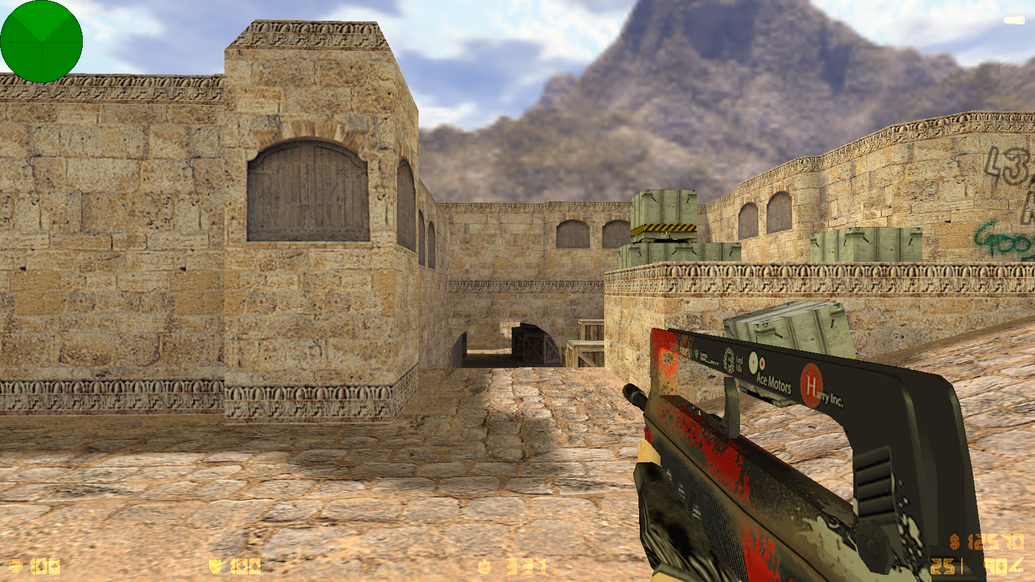The width and height of the screenshot is (1035, 582).
Task: Click the green circular radar
Action: tap(41, 41)
